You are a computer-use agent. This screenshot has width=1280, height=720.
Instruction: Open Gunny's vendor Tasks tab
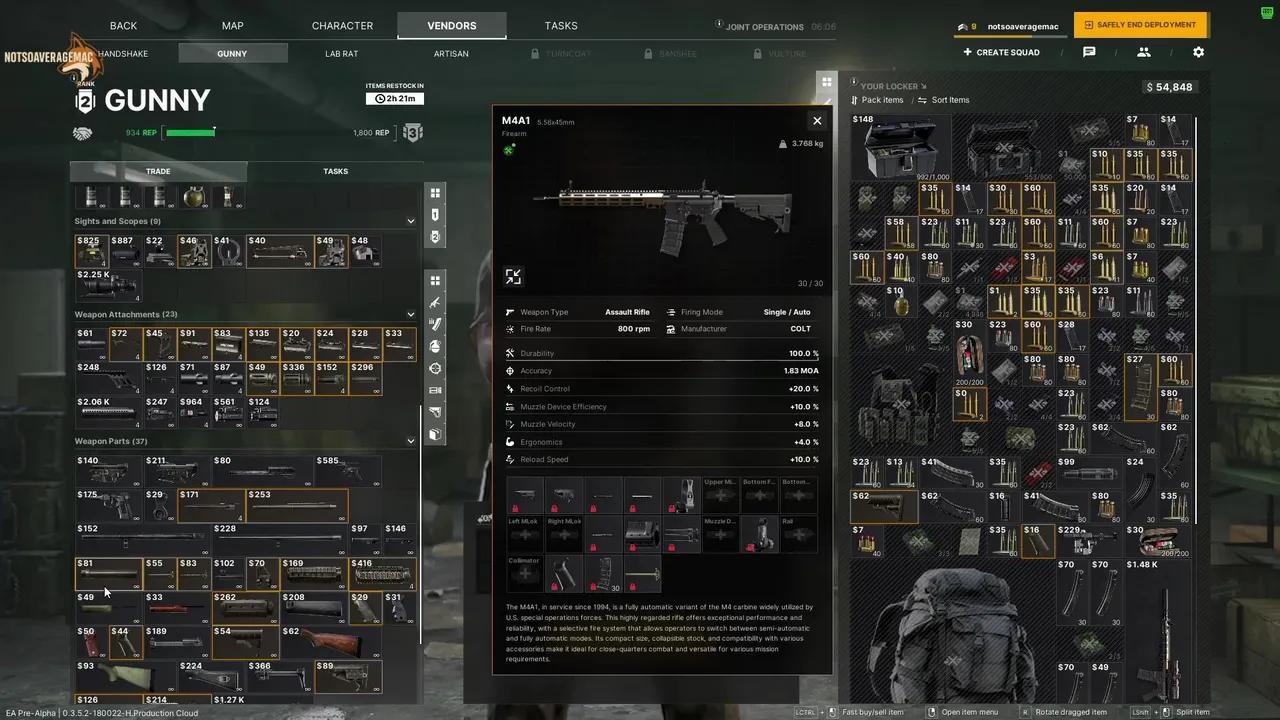[x=335, y=171]
